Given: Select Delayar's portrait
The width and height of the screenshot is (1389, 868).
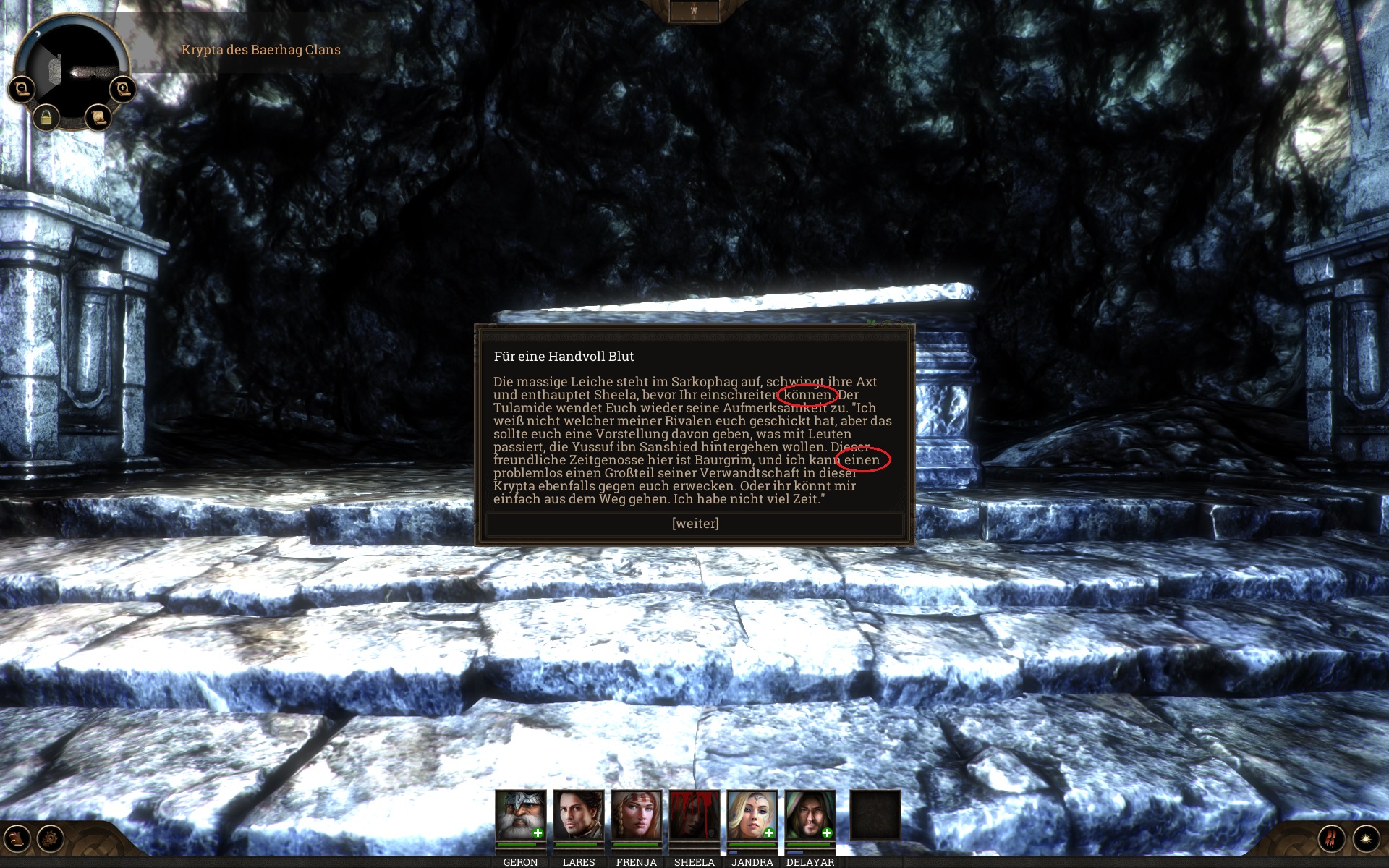Looking at the screenshot, I should tap(810, 816).
